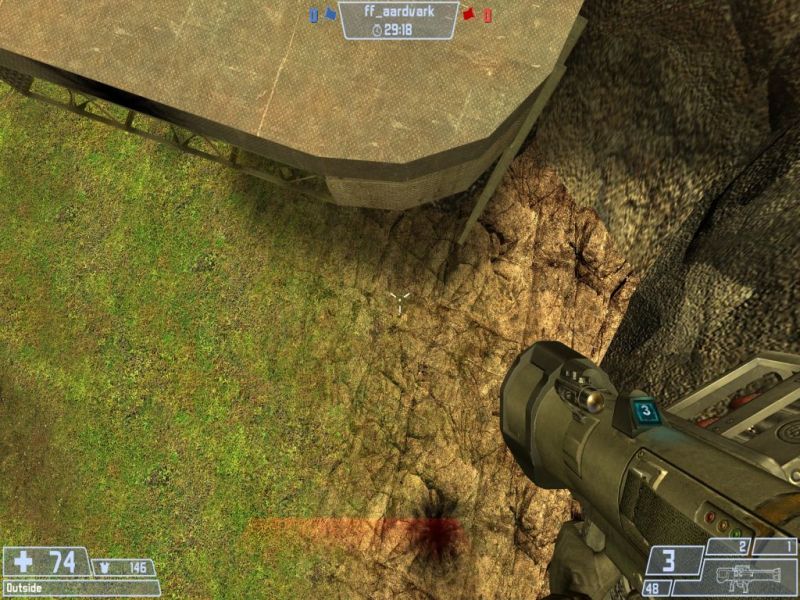Image resolution: width=800 pixels, height=600 pixels.
Task: Click the blue team flag icon
Action: click(329, 15)
